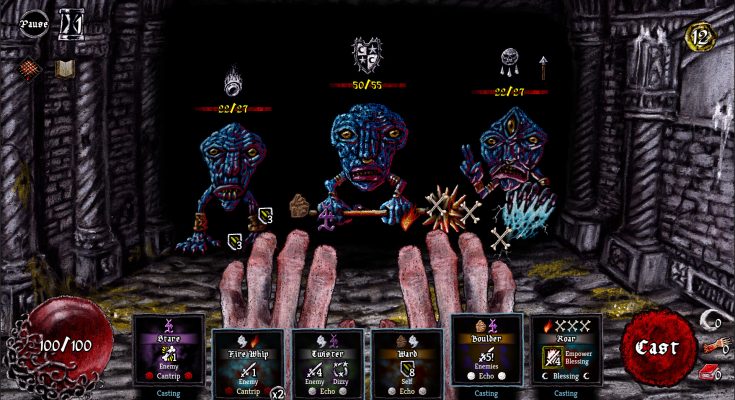Open the spellbook icon
Image resolution: width=735 pixels, height=400 pixels.
pyautogui.click(x=65, y=69)
